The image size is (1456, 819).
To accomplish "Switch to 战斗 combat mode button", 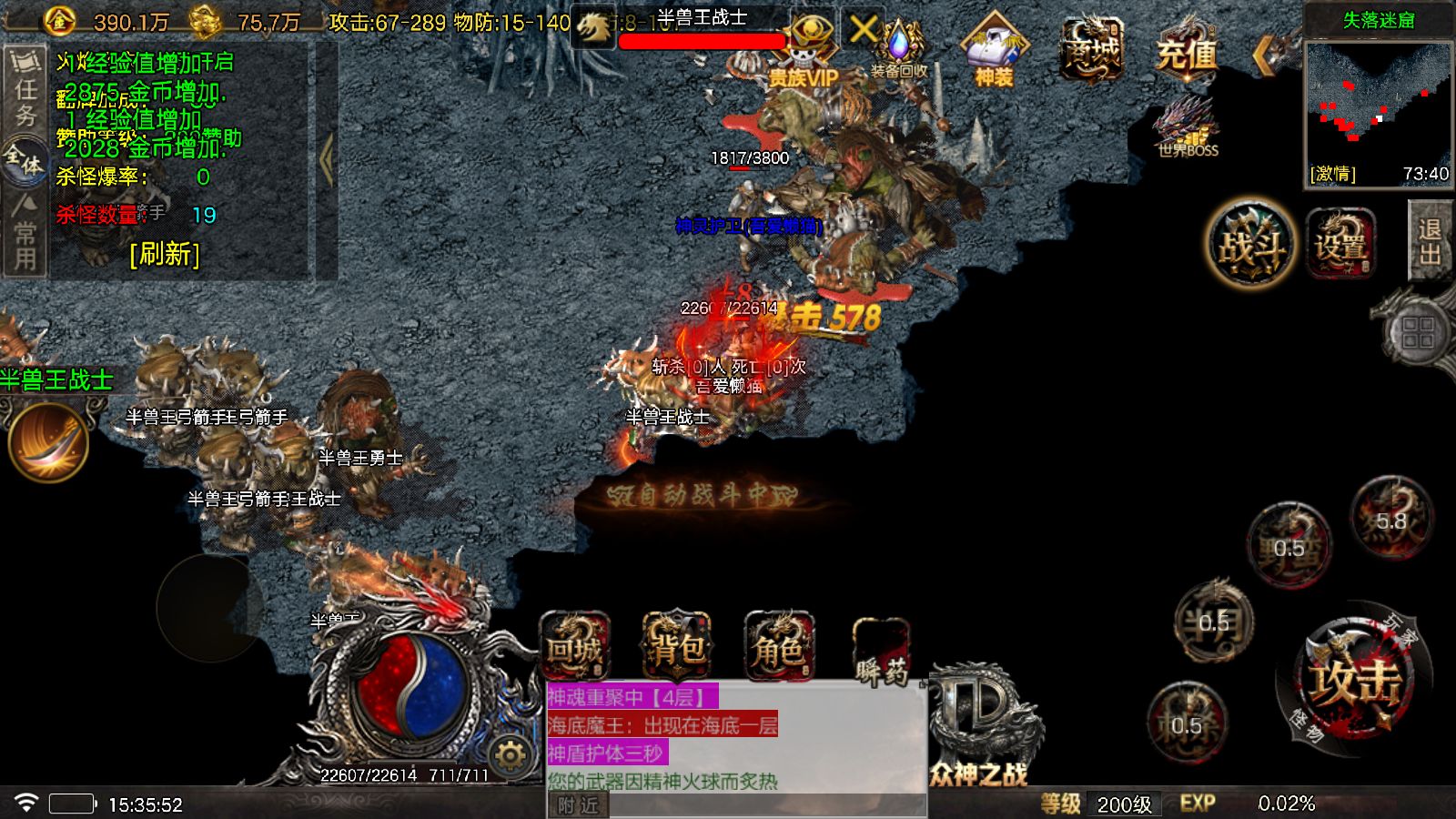I will 1251,244.
